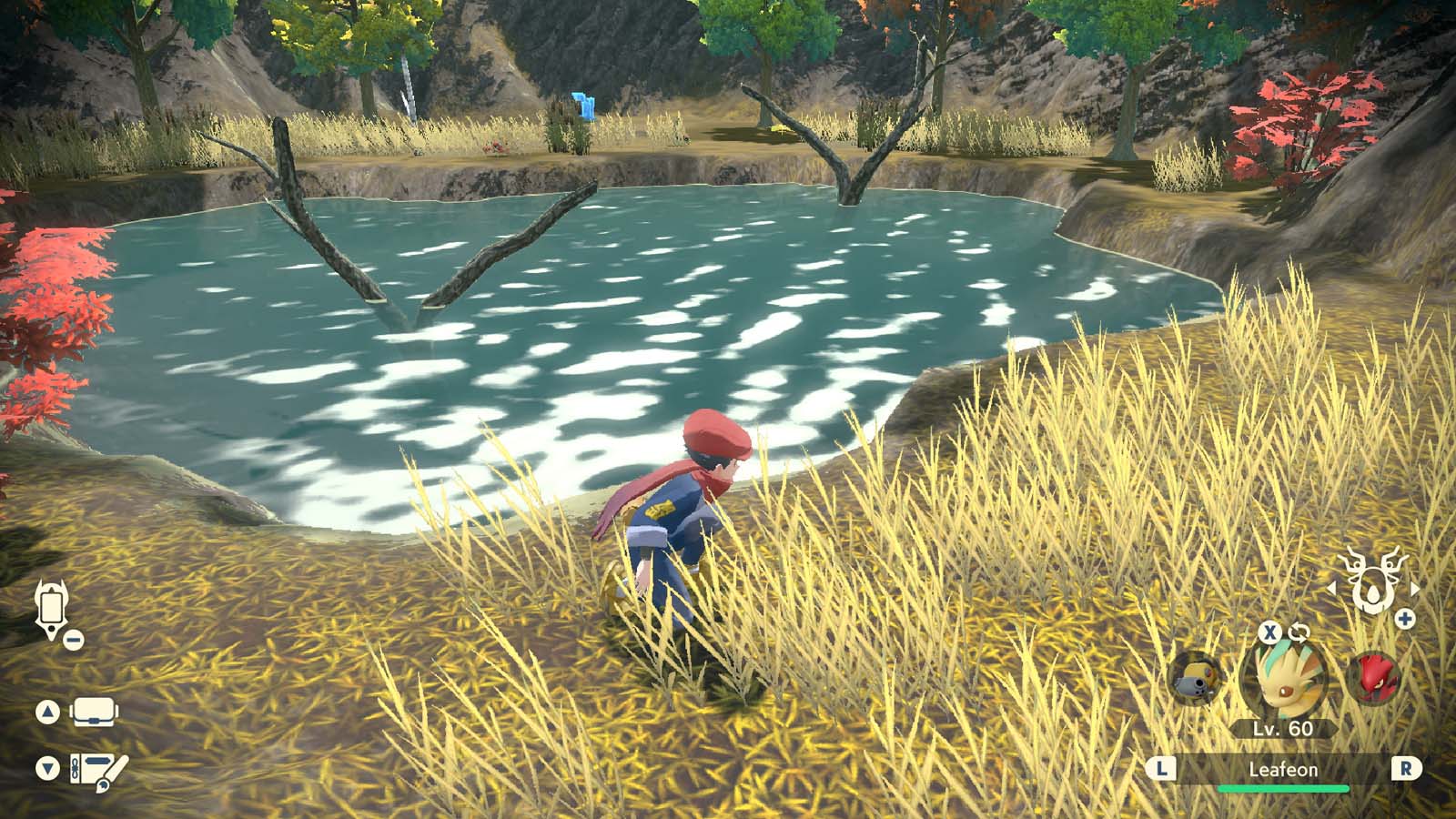Click the plus badge under the Kleavor icon
Screen dimensions: 1456x819
(1404, 618)
